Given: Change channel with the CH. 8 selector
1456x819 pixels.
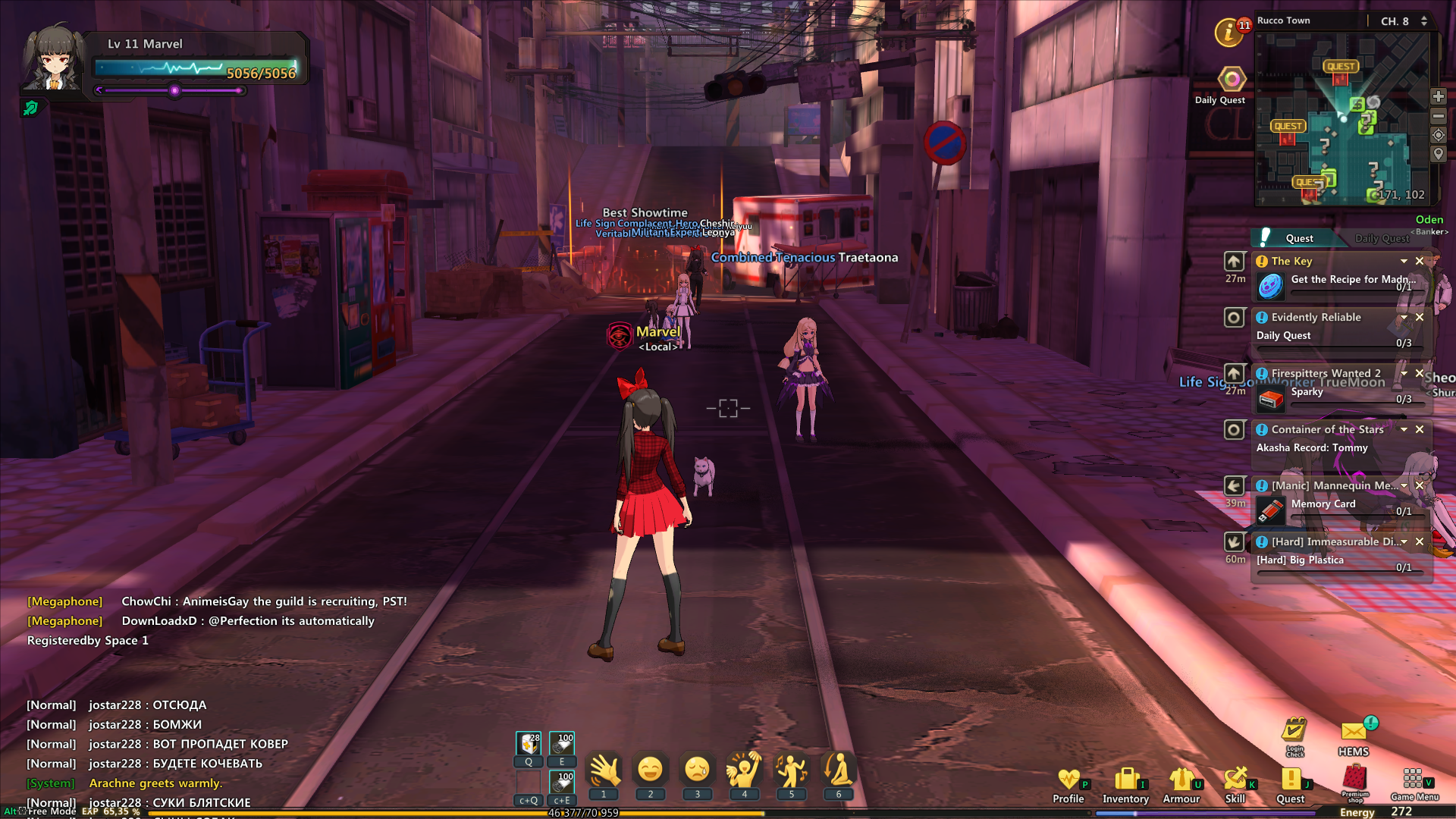Looking at the screenshot, I should click(1403, 21).
